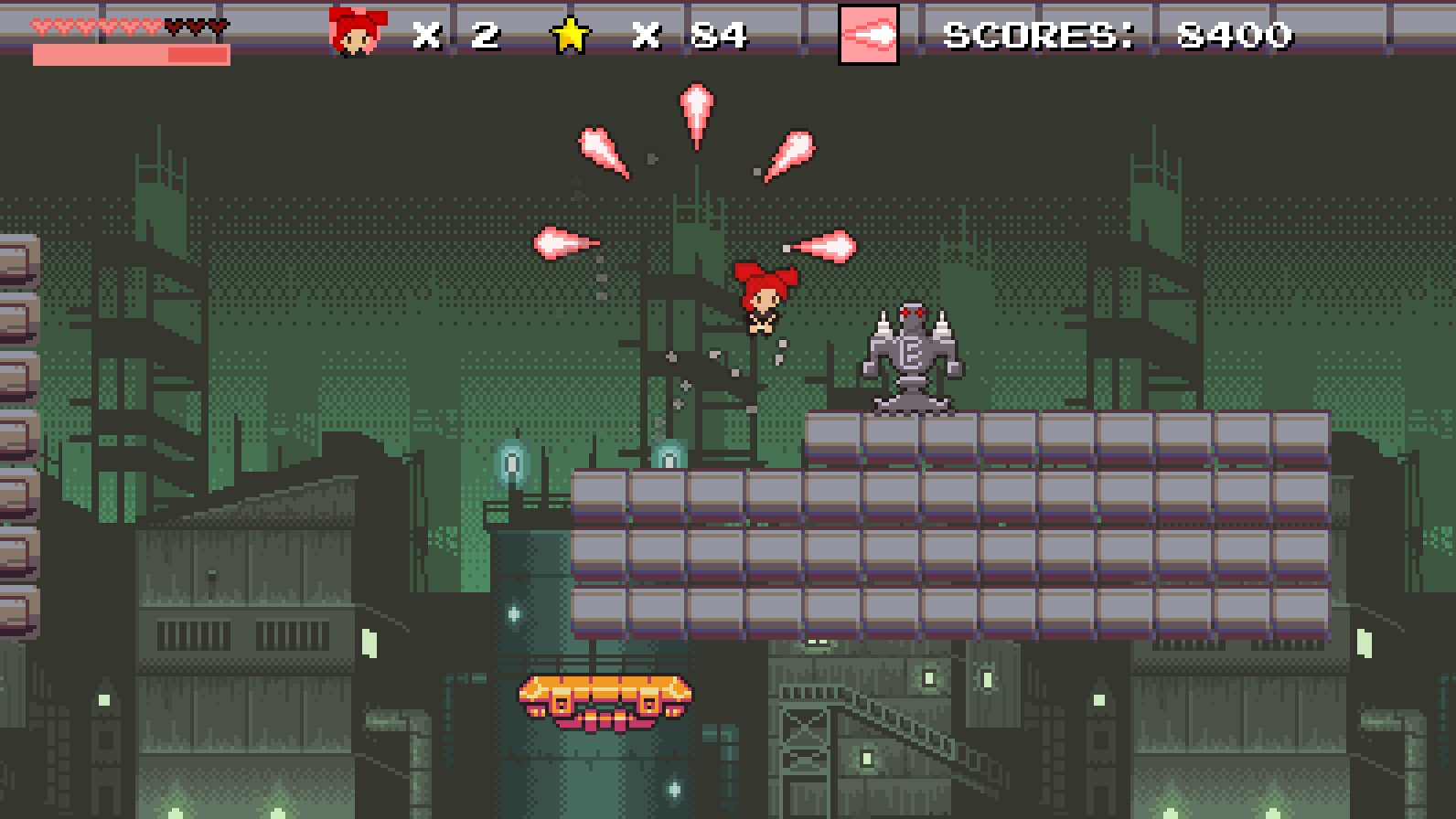This screenshot has height=819, width=1456.
Task: Select the yellow star icon in the HUD
Action: pyautogui.click(x=572, y=35)
